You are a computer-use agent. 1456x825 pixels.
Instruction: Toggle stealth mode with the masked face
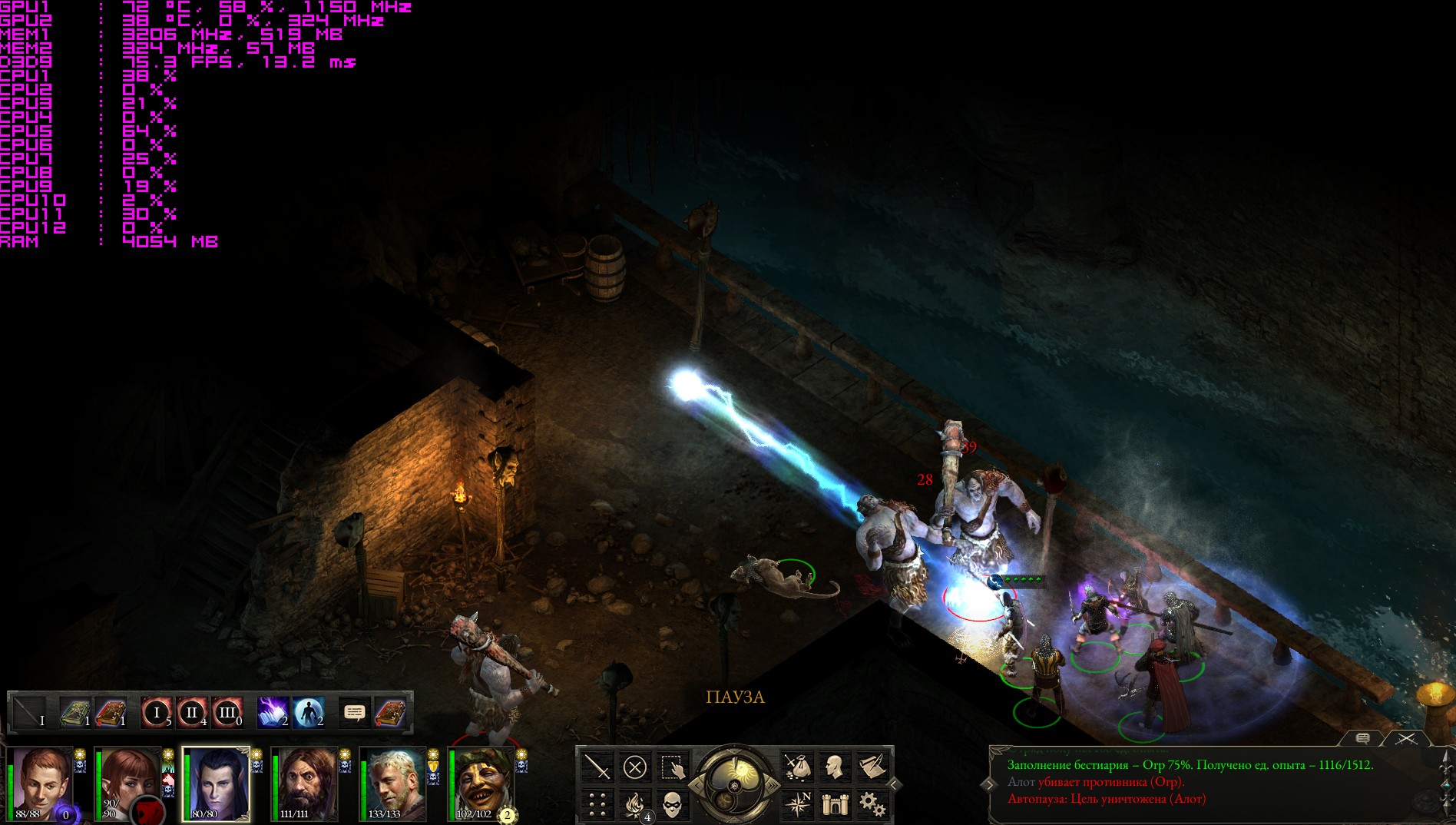(x=673, y=804)
